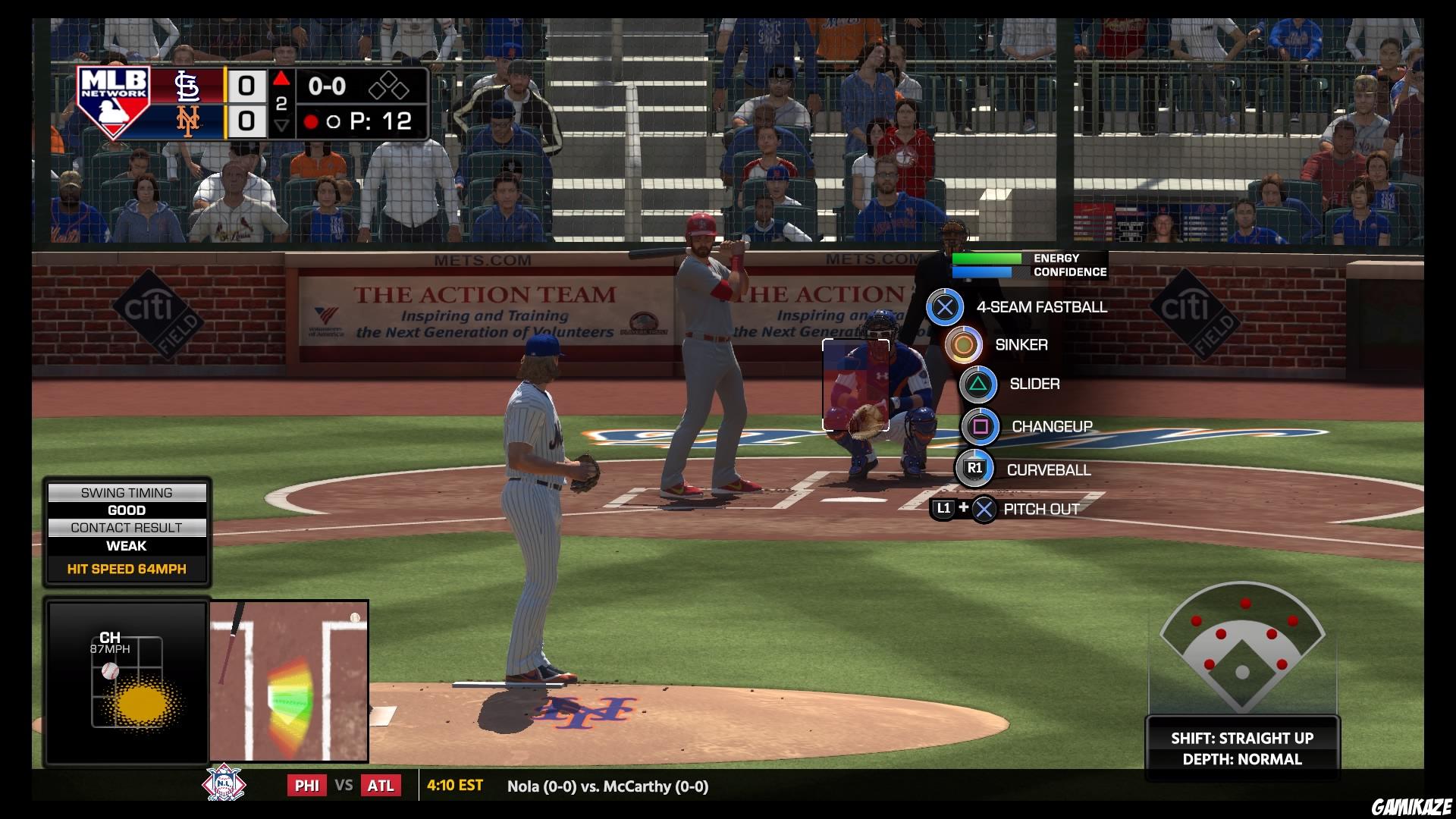Image resolution: width=1456 pixels, height=819 pixels.
Task: Select the Sinker circle button icon
Action: [962, 345]
